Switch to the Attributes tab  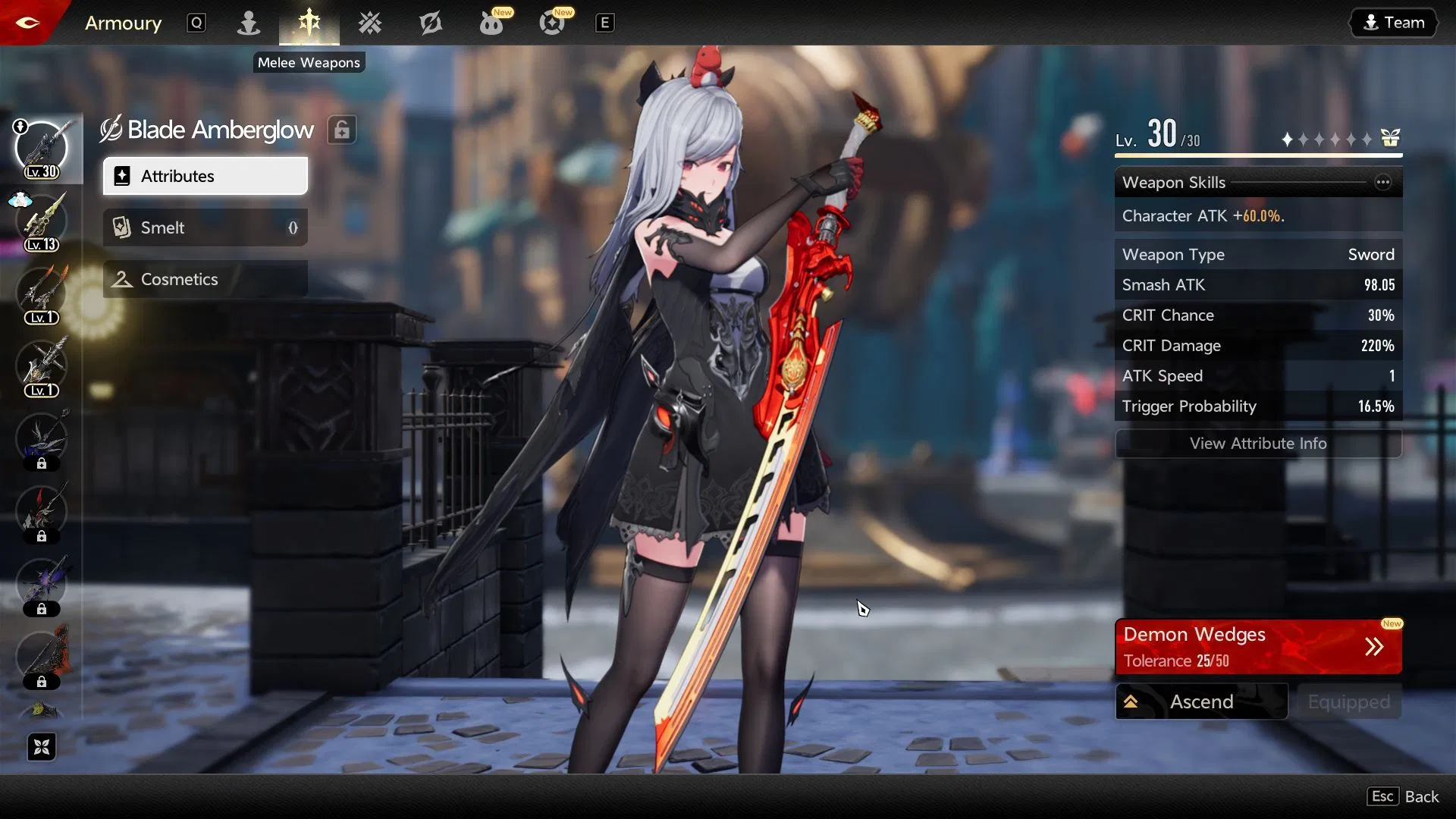pyautogui.click(x=205, y=176)
